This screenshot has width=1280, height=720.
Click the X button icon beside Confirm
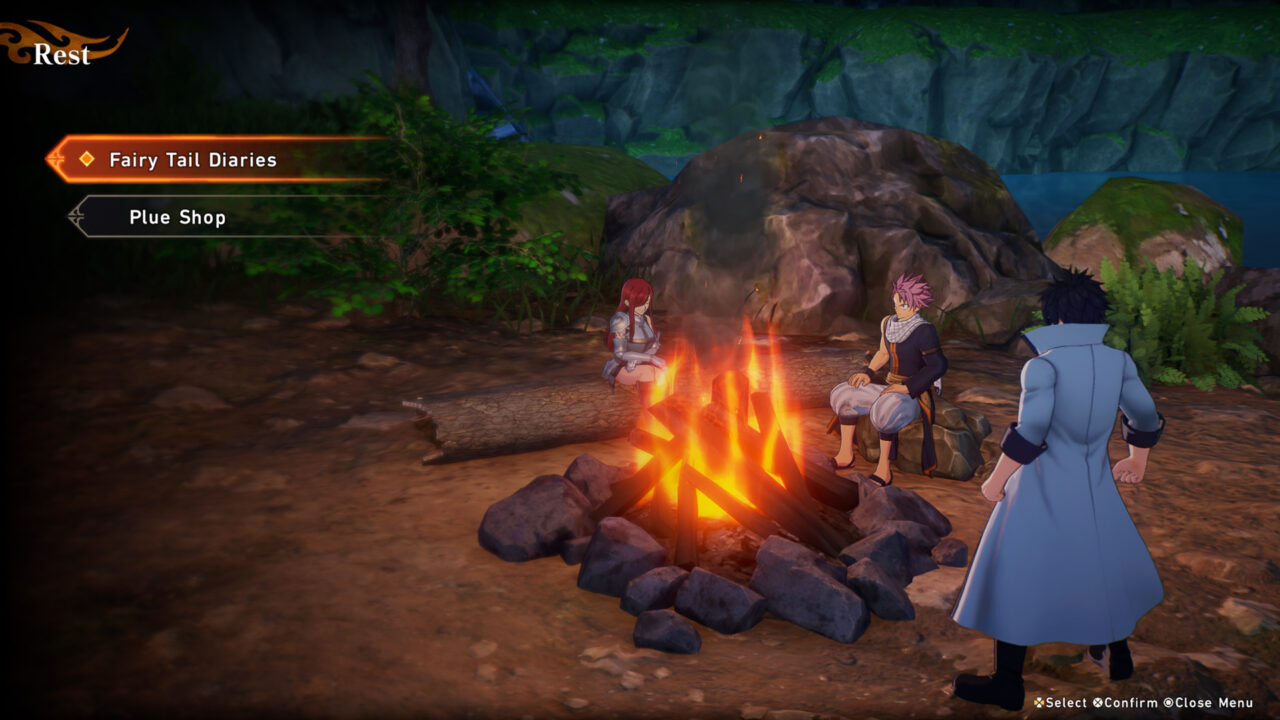pyautogui.click(x=1098, y=703)
